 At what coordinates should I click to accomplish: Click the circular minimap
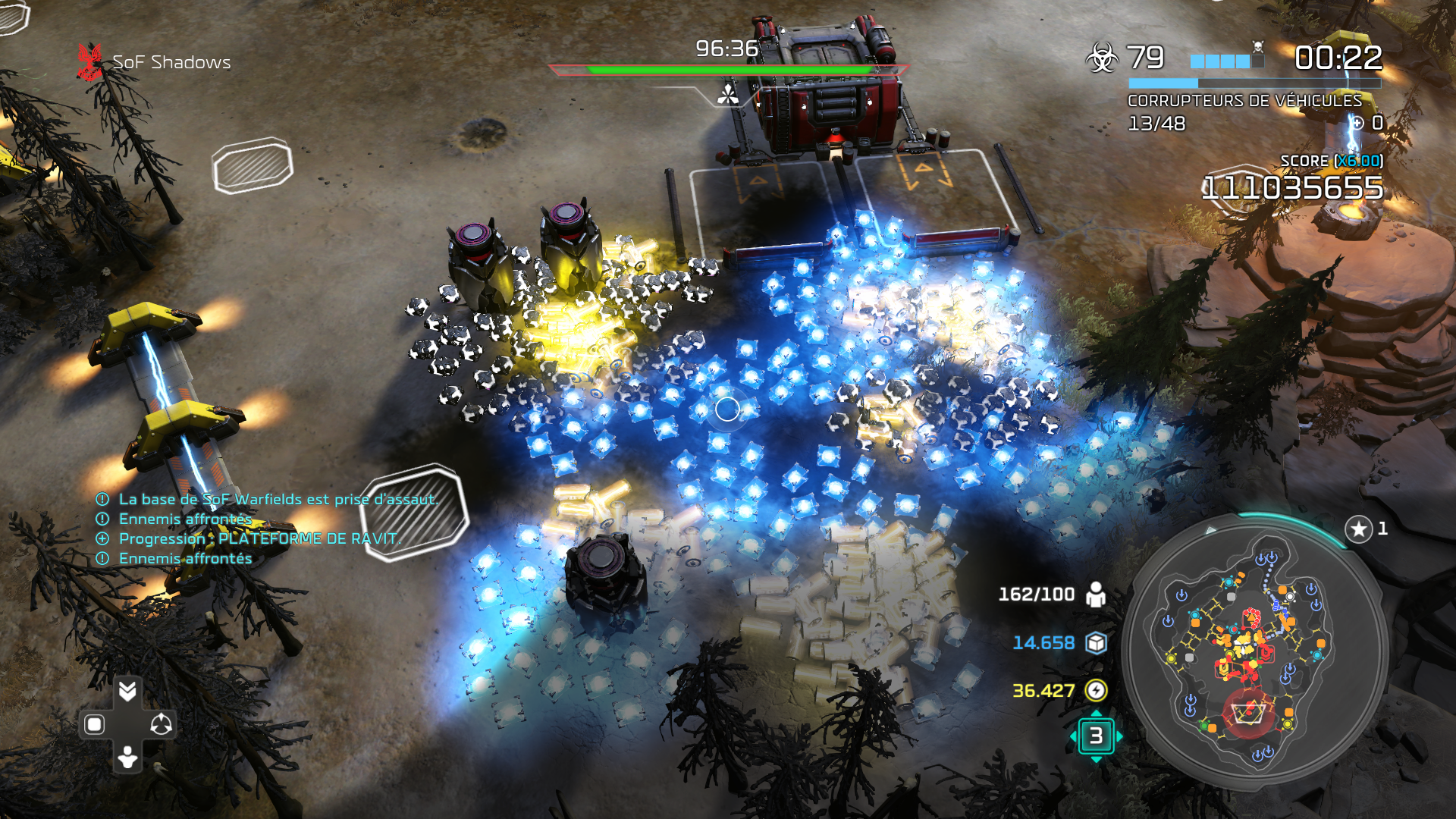tap(1255, 652)
